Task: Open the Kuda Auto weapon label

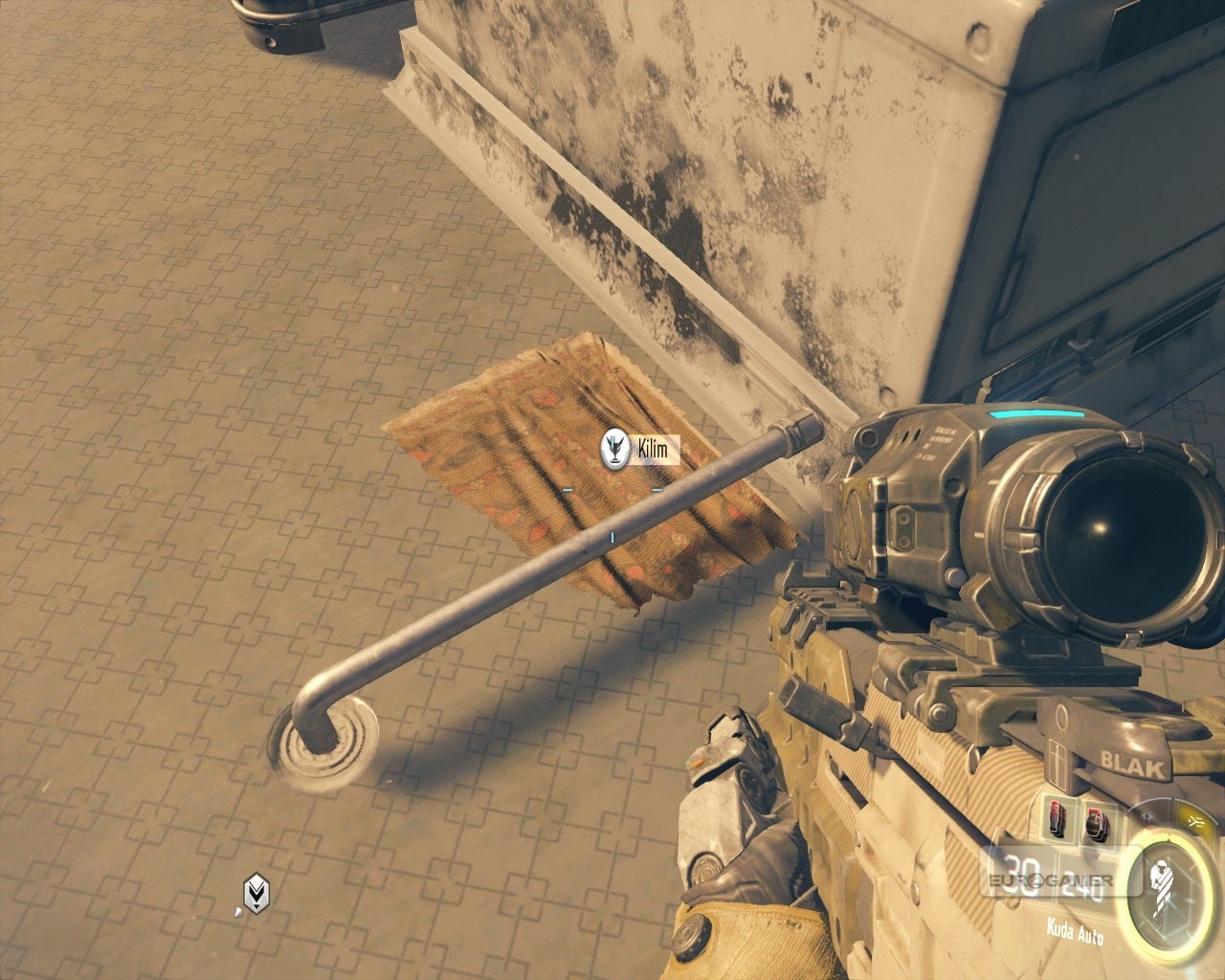Action: [x=1076, y=929]
